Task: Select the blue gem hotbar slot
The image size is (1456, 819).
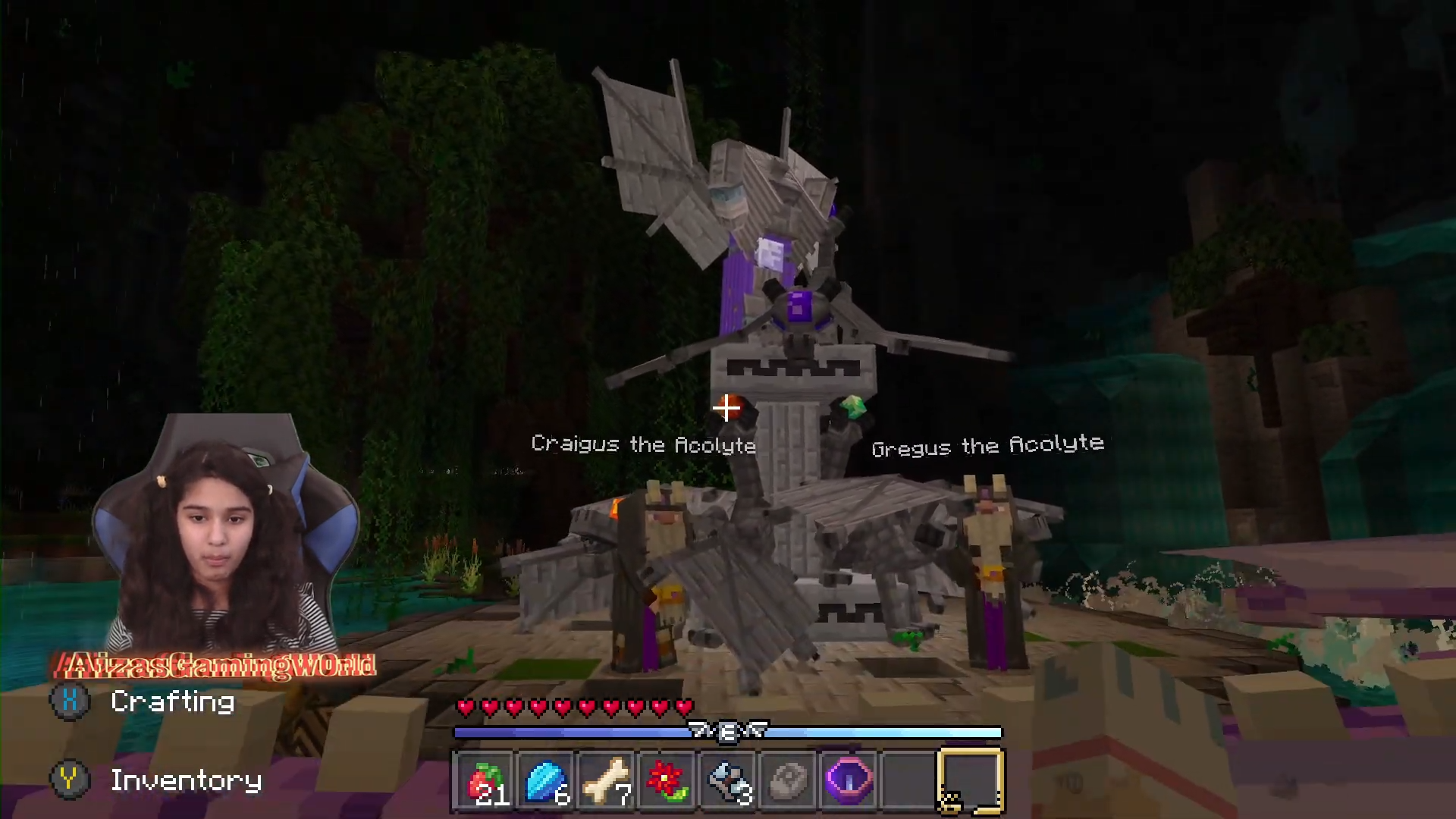Action: pos(546,781)
